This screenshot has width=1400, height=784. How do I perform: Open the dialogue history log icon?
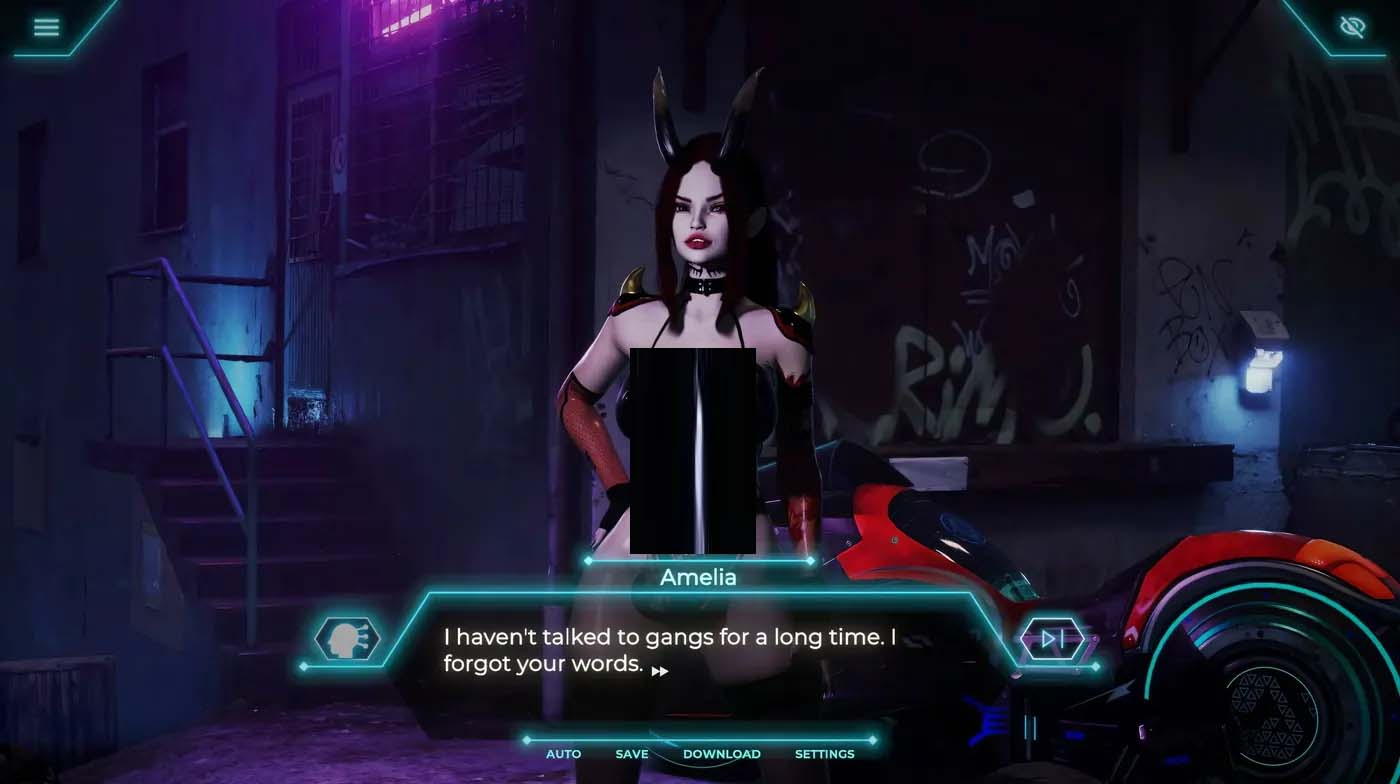coord(347,639)
